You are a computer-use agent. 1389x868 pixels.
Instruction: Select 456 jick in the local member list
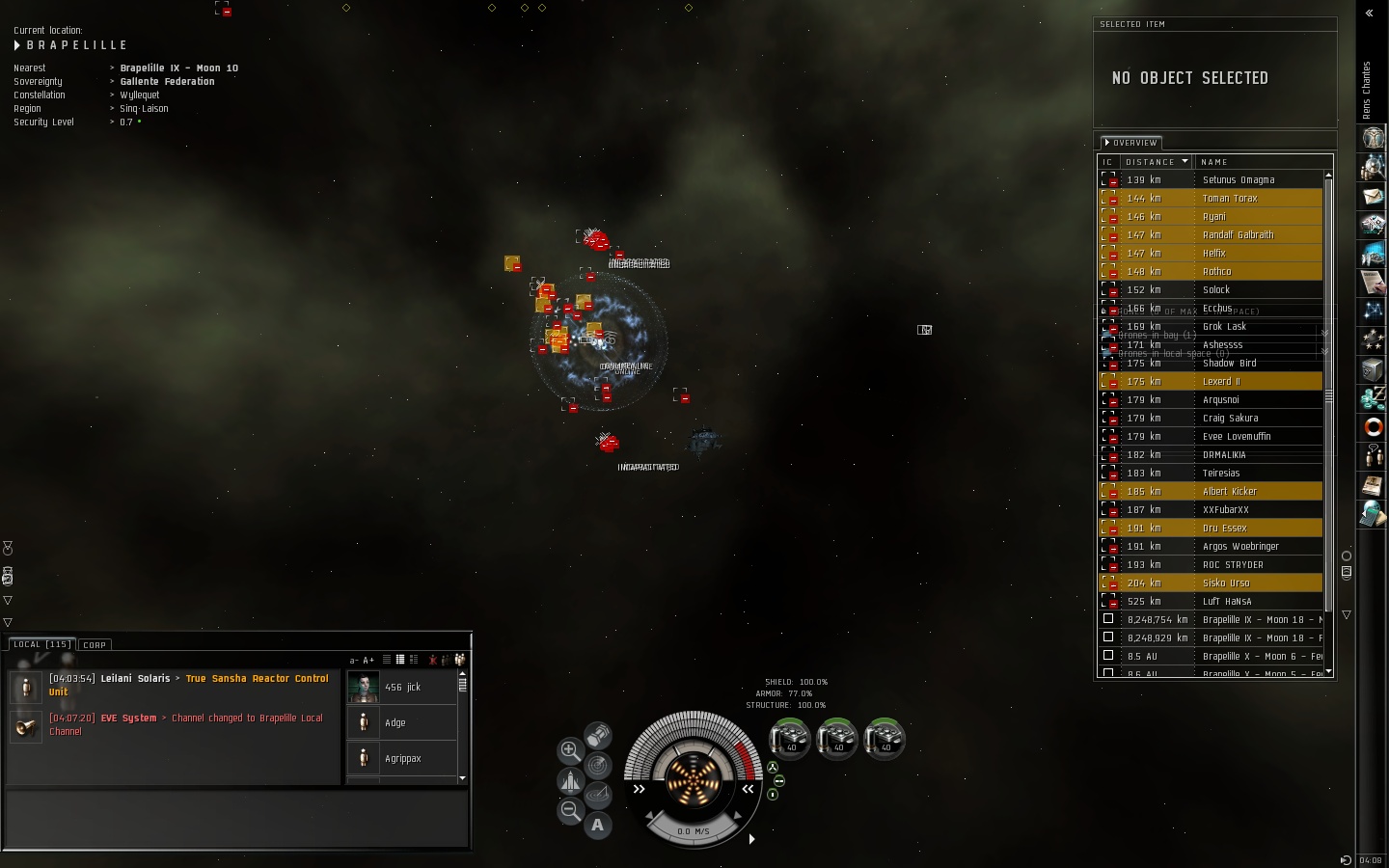point(402,688)
